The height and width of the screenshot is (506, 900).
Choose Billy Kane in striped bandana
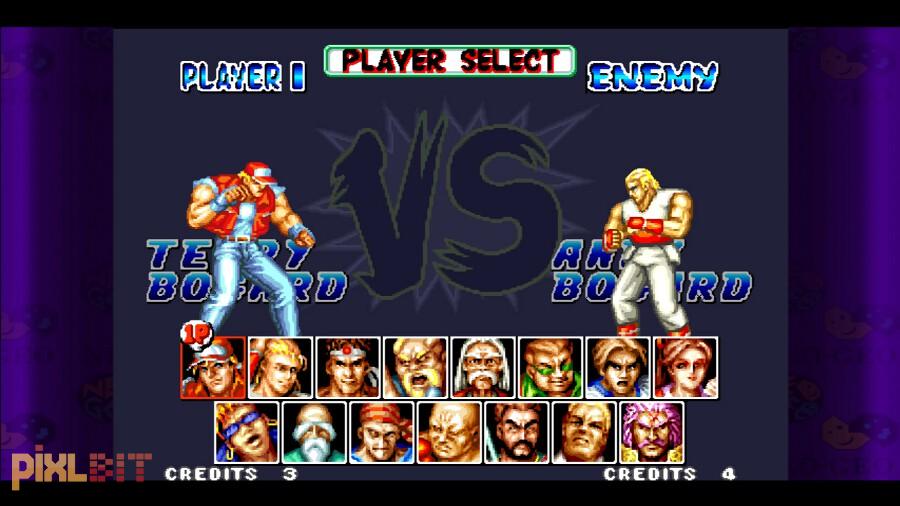[x=381, y=432]
